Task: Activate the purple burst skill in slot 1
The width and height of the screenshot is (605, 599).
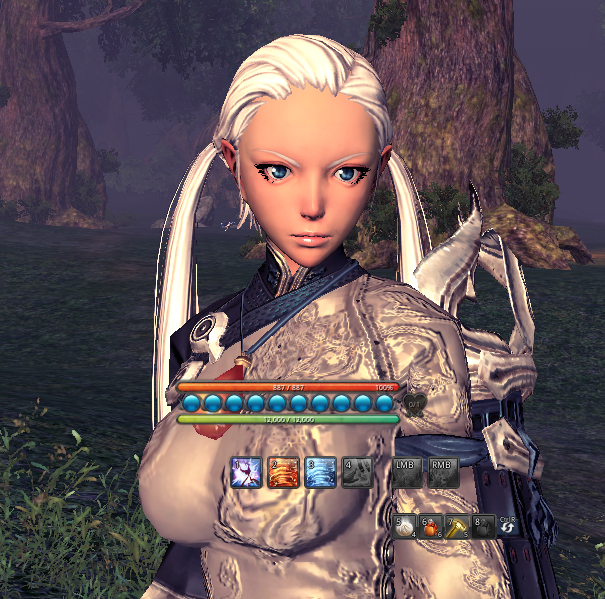Action: click(246, 471)
